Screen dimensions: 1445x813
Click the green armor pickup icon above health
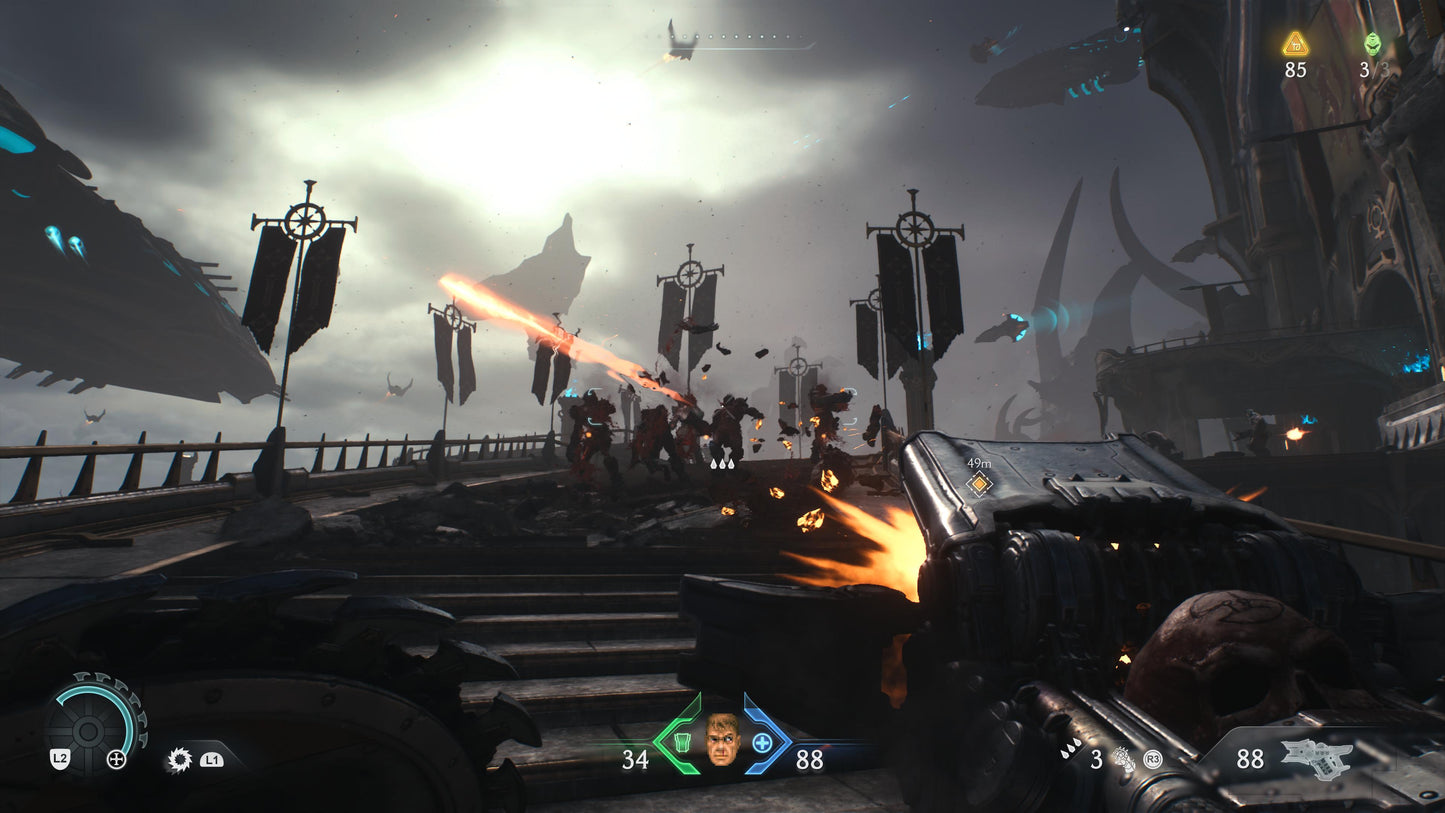tap(683, 744)
